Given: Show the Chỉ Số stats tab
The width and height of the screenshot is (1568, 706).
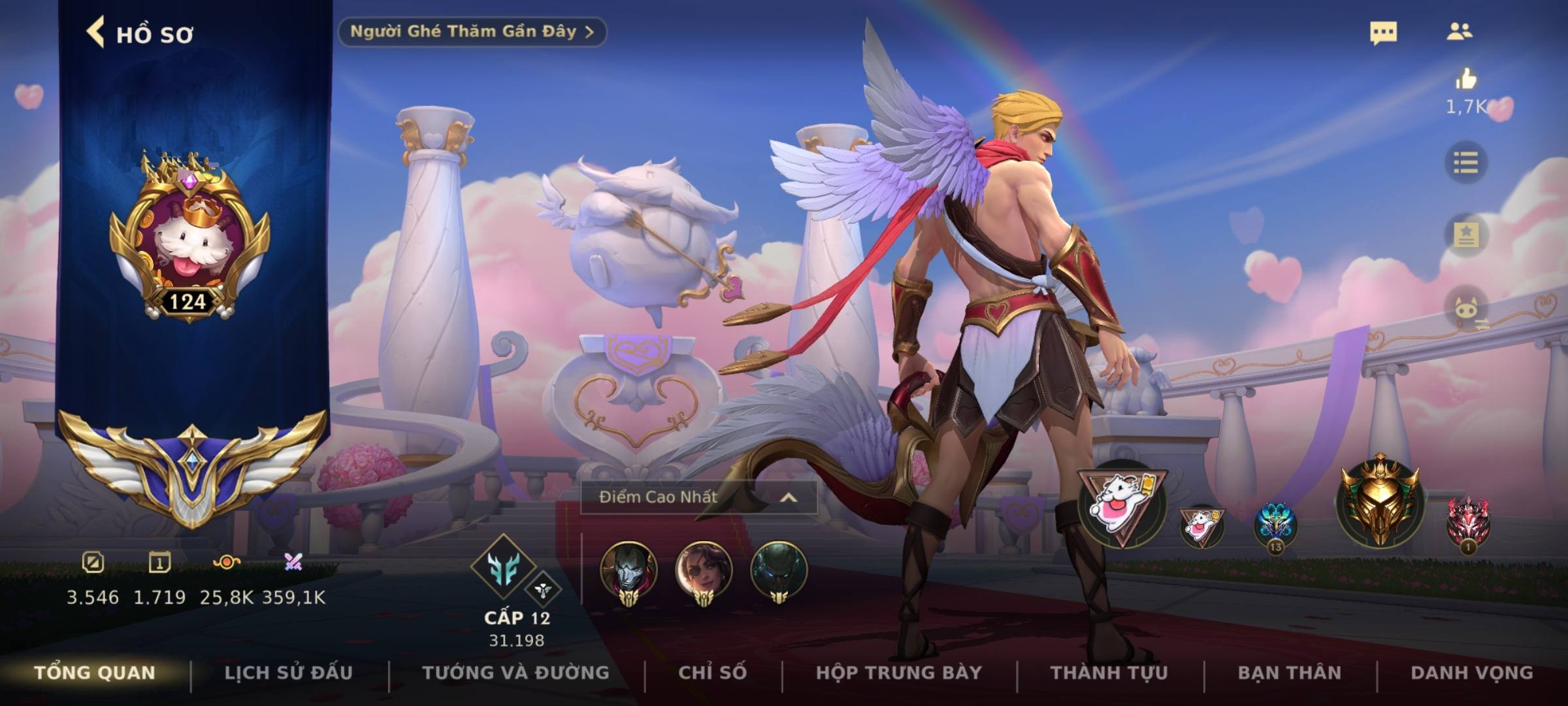Looking at the screenshot, I should point(712,673).
